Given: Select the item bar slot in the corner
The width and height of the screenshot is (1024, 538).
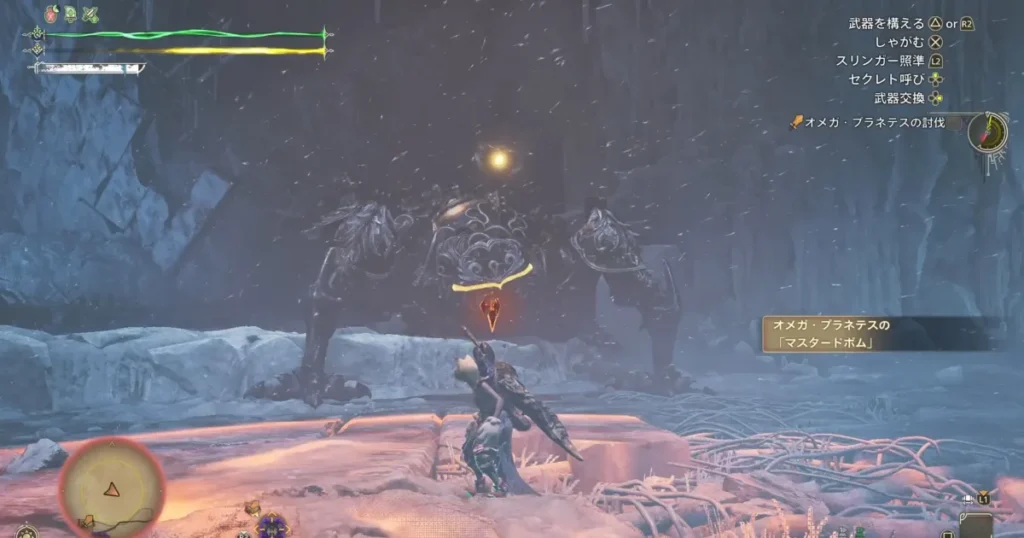Looking at the screenshot, I should click(x=975, y=523).
